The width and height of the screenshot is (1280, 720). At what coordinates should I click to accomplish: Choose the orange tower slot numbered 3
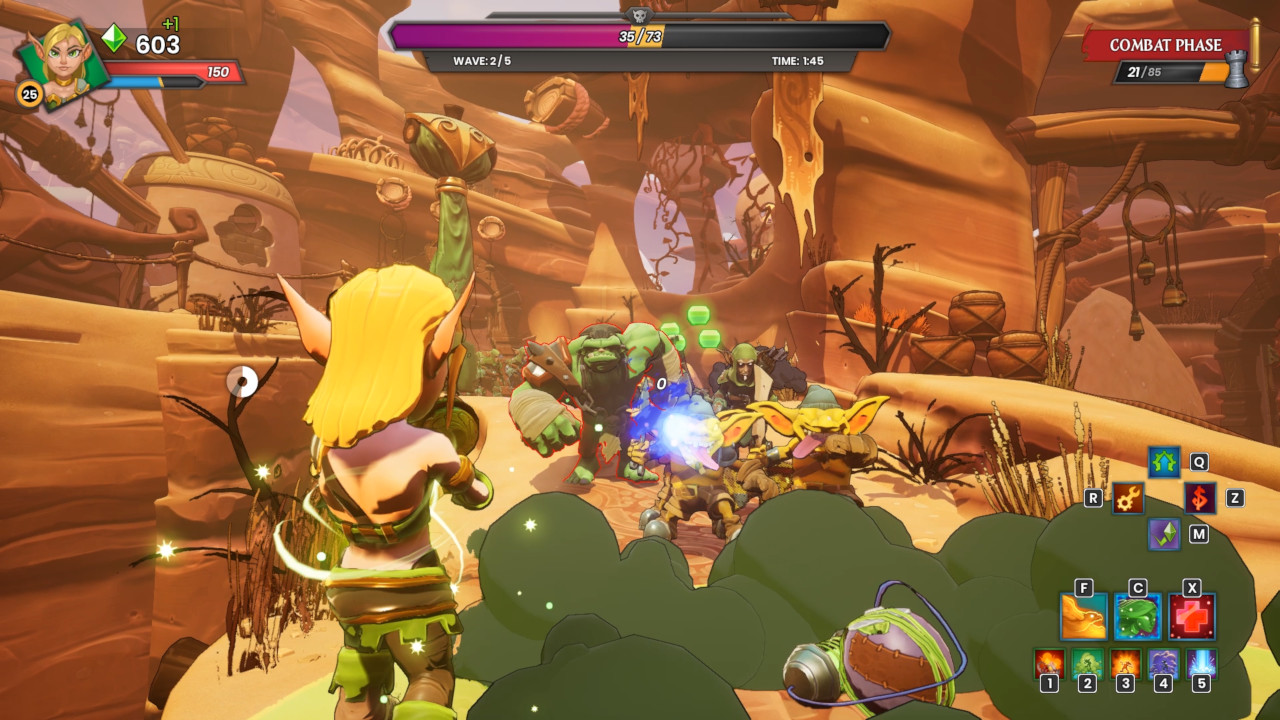pyautogui.click(x=1125, y=662)
